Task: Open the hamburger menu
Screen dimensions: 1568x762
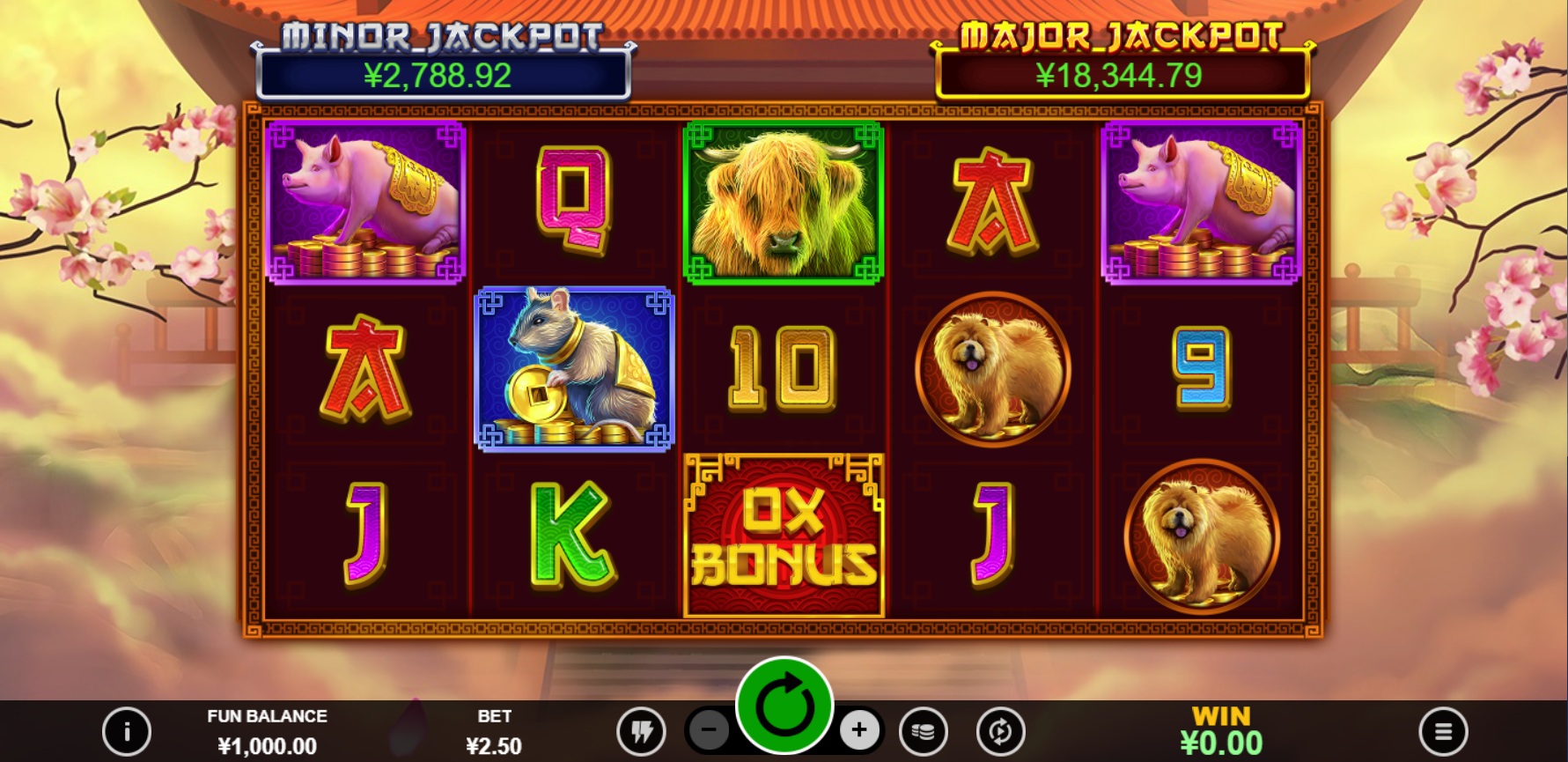Action: point(1443,731)
